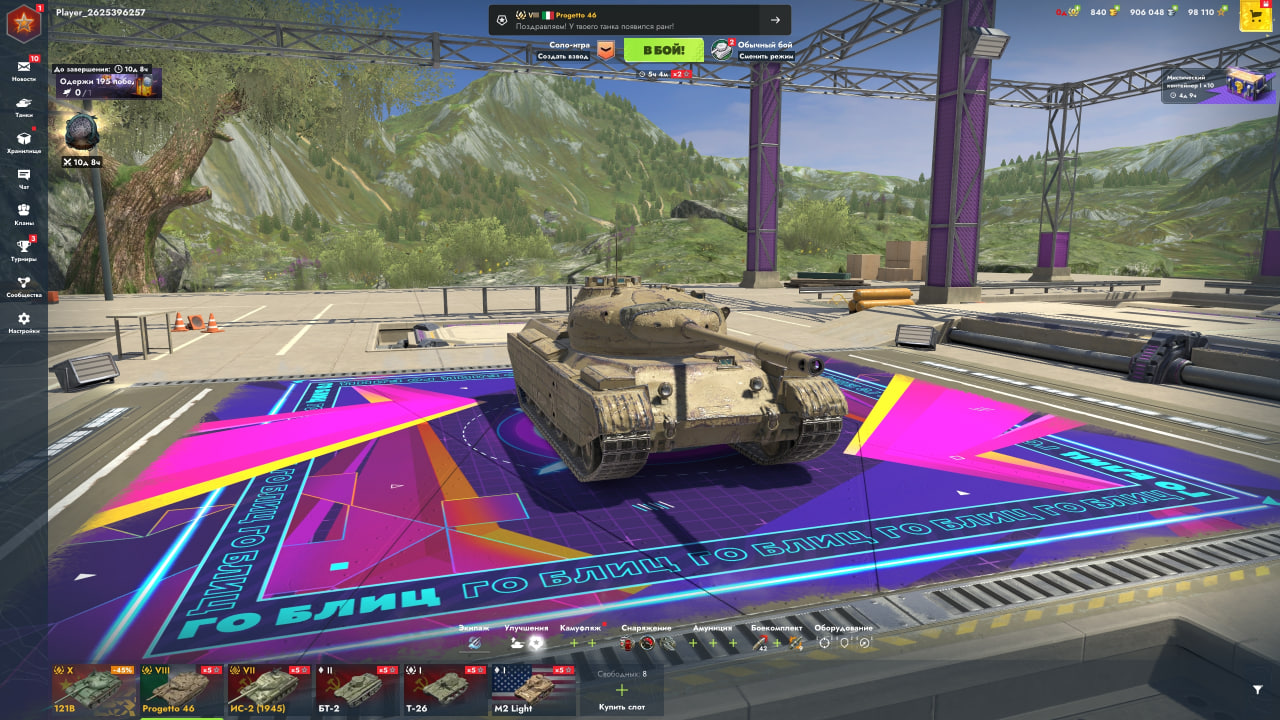Open the tank carousel filter funnel icon
1280x720 pixels.
tap(1257, 689)
